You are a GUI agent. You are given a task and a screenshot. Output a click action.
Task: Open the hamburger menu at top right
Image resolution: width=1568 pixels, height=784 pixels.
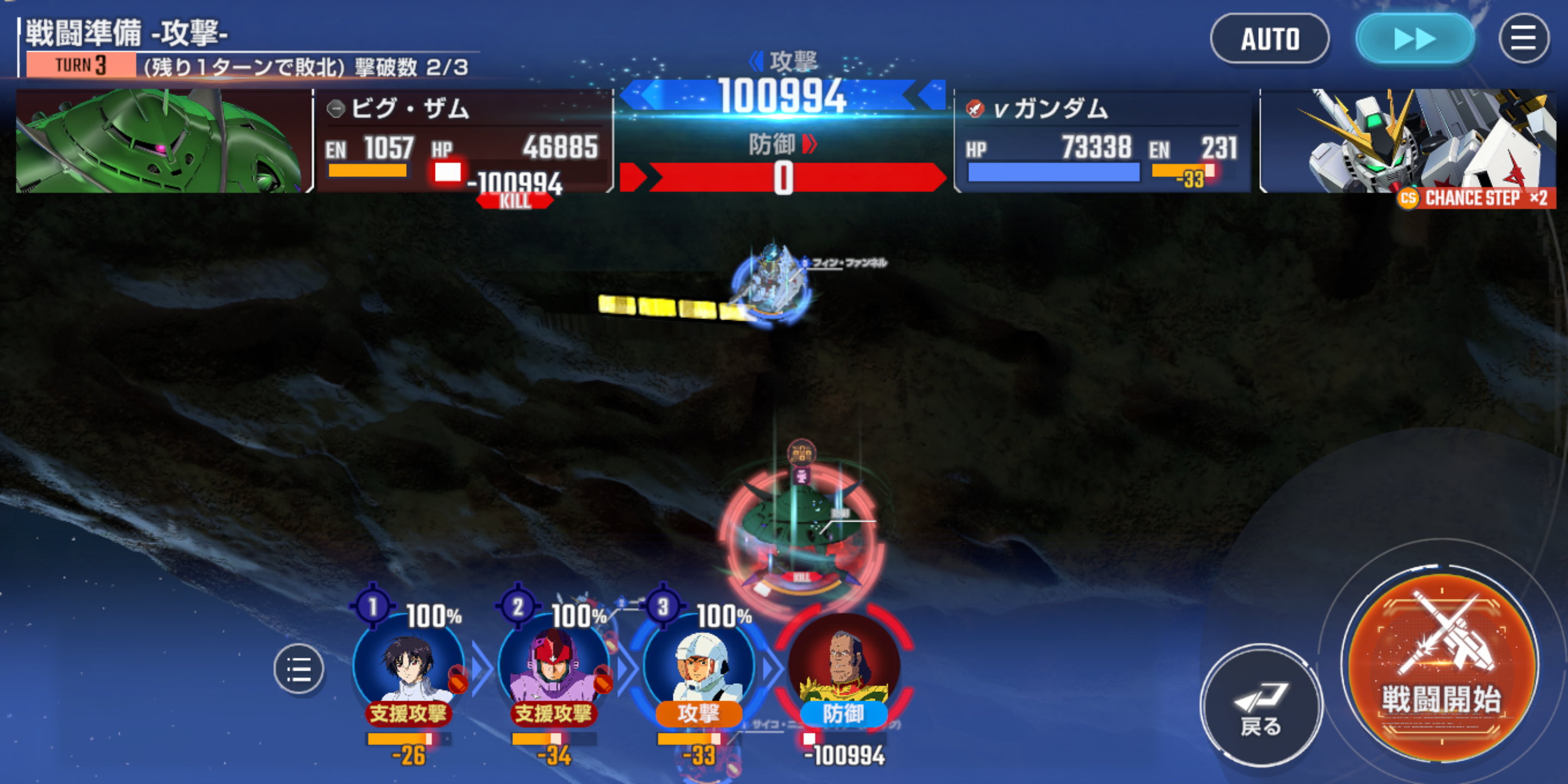[x=1523, y=39]
